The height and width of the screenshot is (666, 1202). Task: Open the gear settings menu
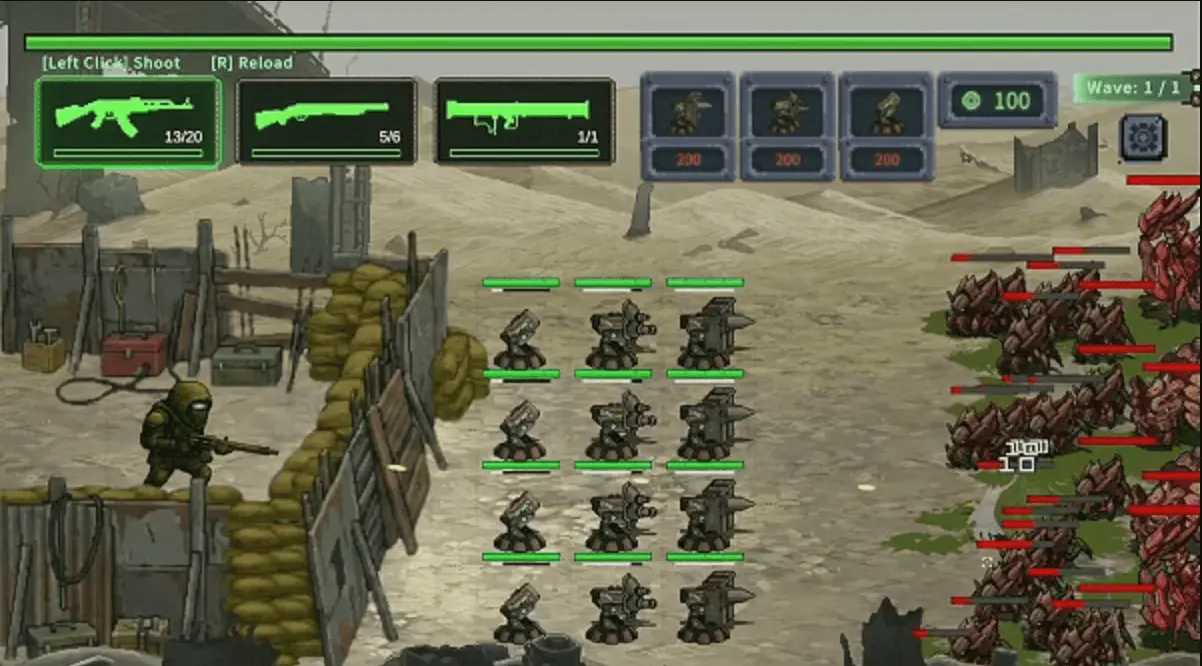[x=1143, y=137]
